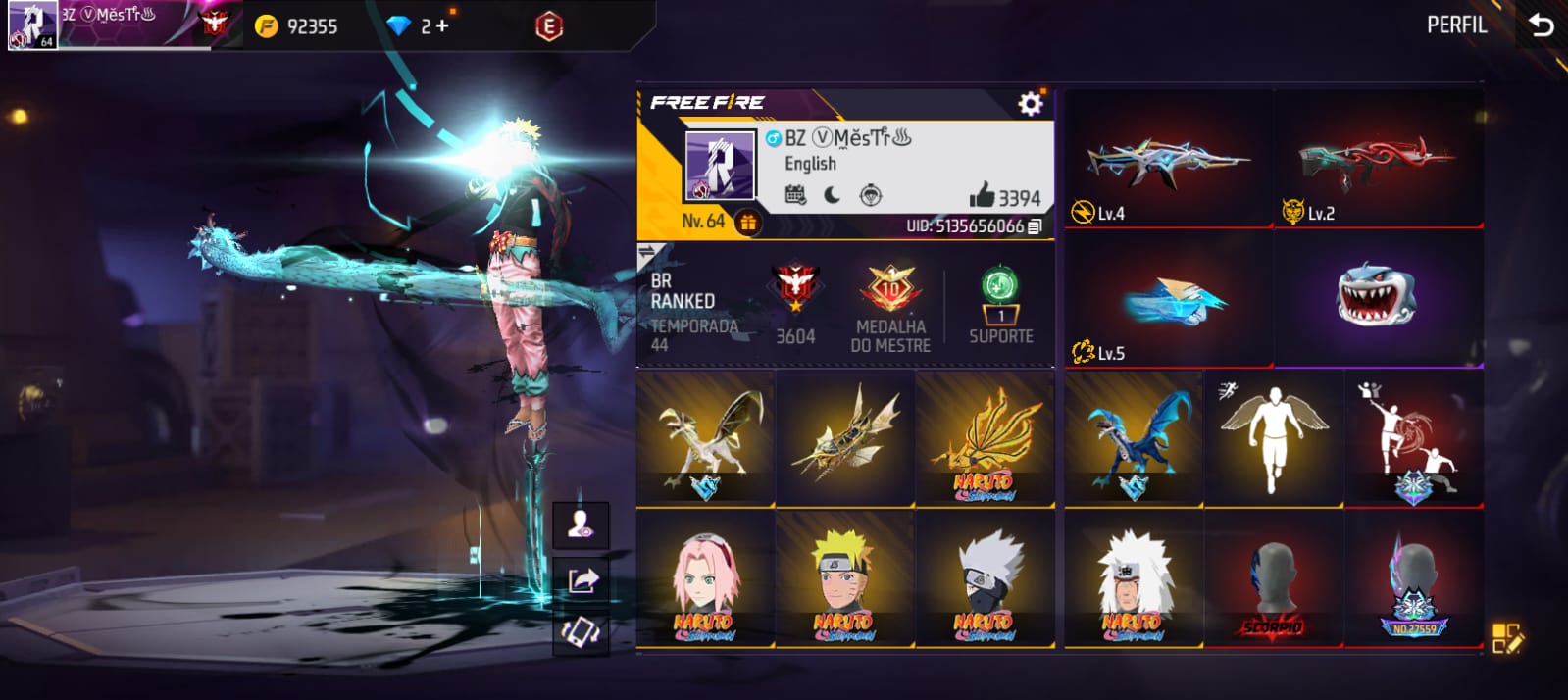Select the Lv.4 weapon skin
This screenshot has height=700, width=1568.
[1168, 160]
